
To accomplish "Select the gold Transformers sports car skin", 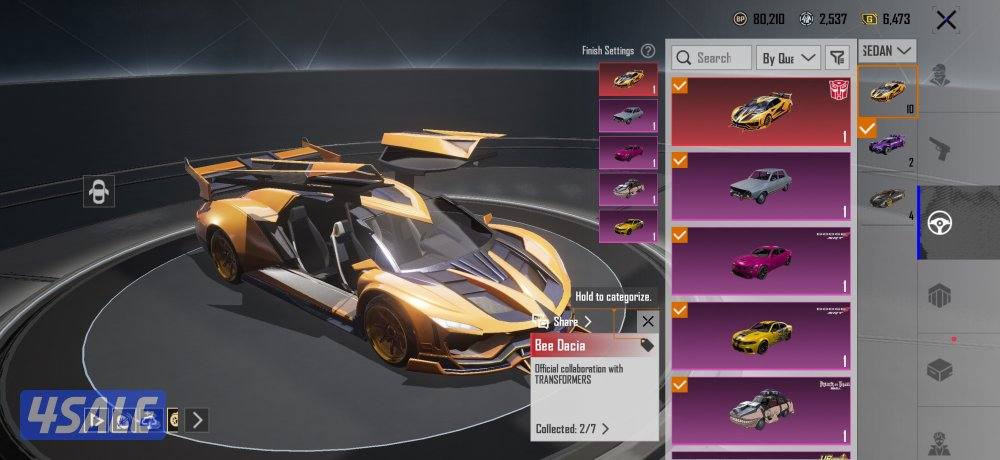I will 762,110.
